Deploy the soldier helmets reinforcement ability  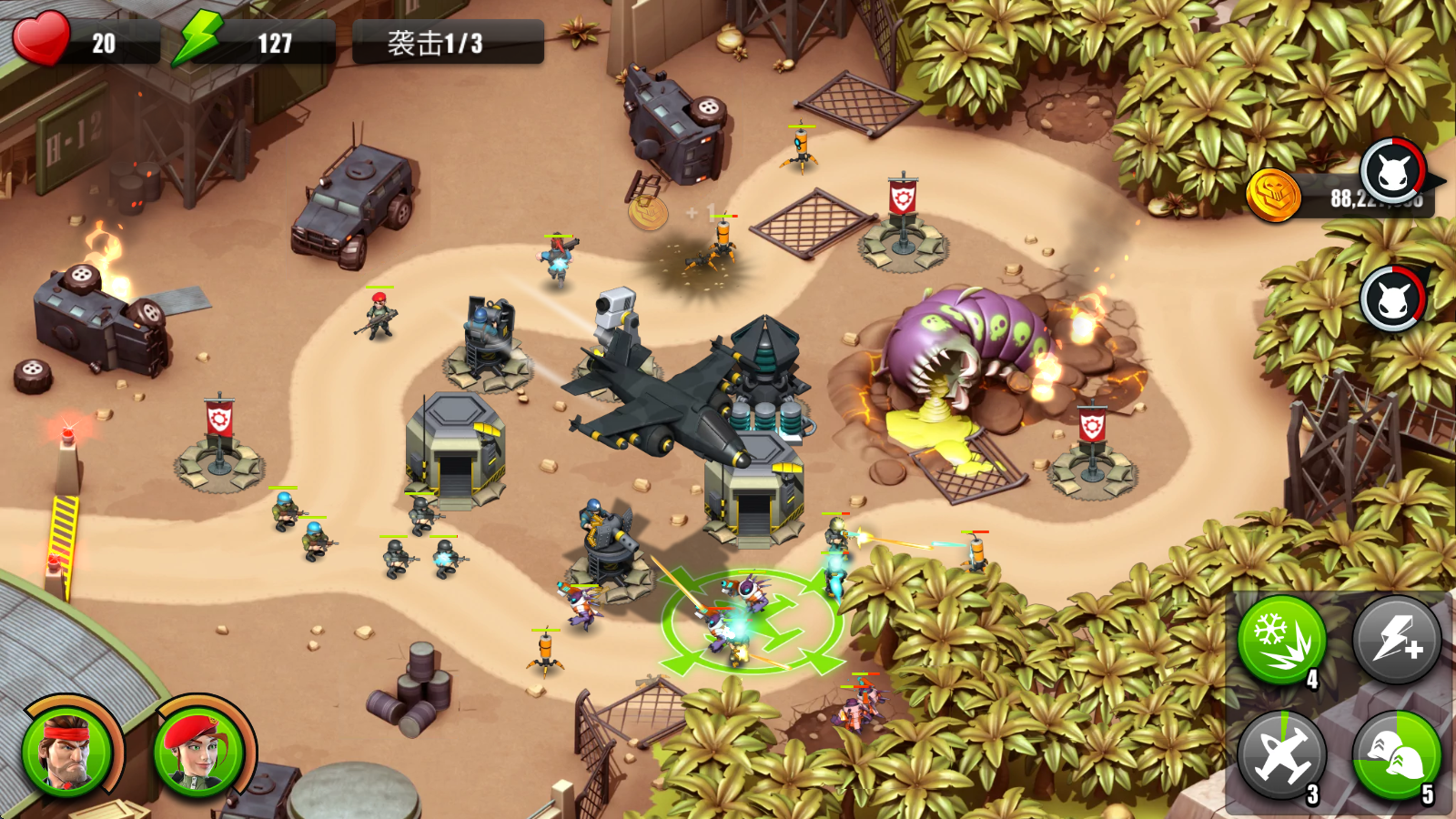1397,755
